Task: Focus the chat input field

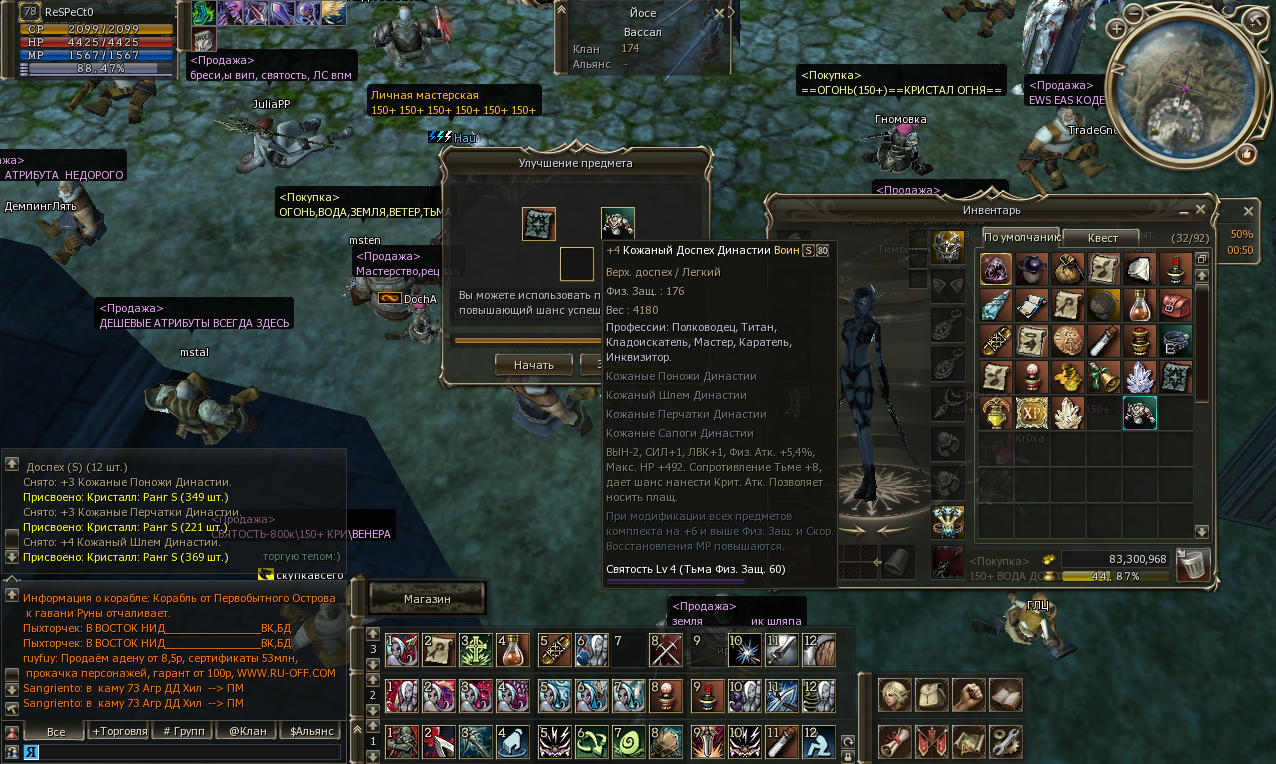Action: pyautogui.click(x=180, y=752)
